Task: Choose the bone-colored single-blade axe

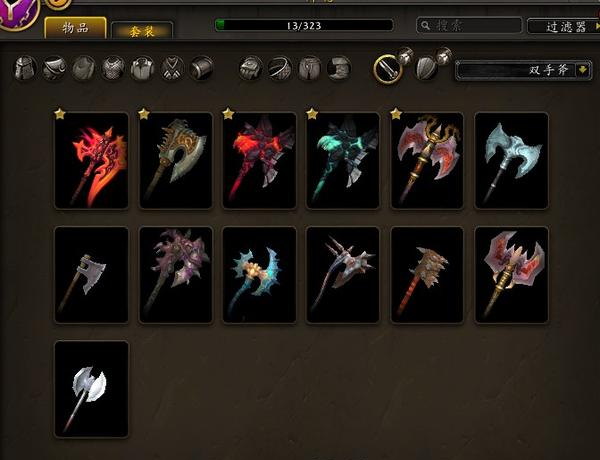Action: [x=175, y=161]
